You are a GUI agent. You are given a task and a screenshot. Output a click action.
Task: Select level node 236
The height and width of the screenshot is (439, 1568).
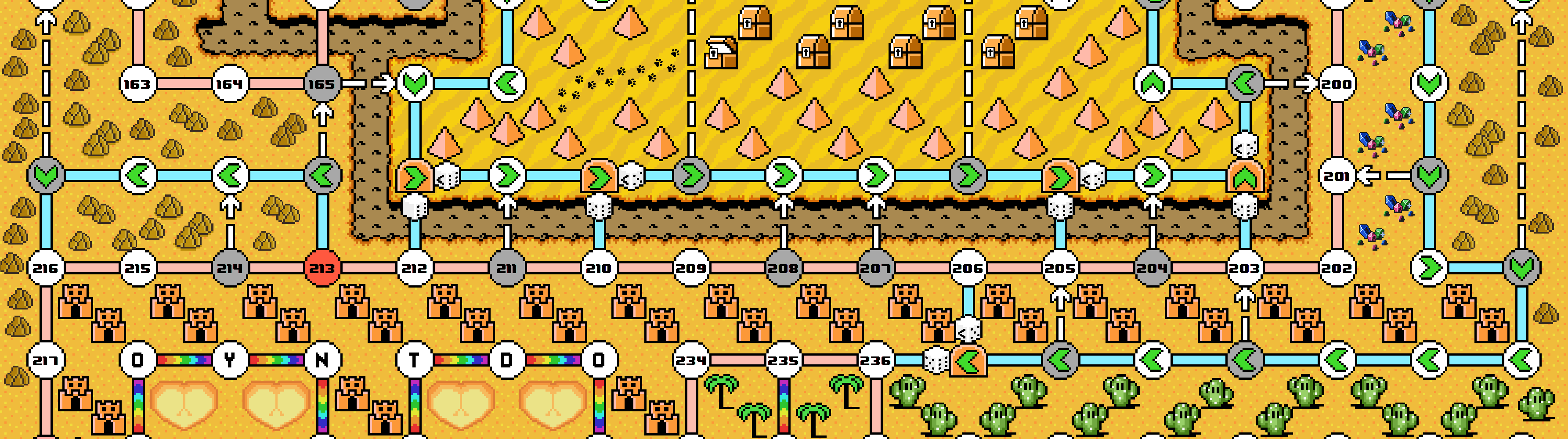coord(875,360)
